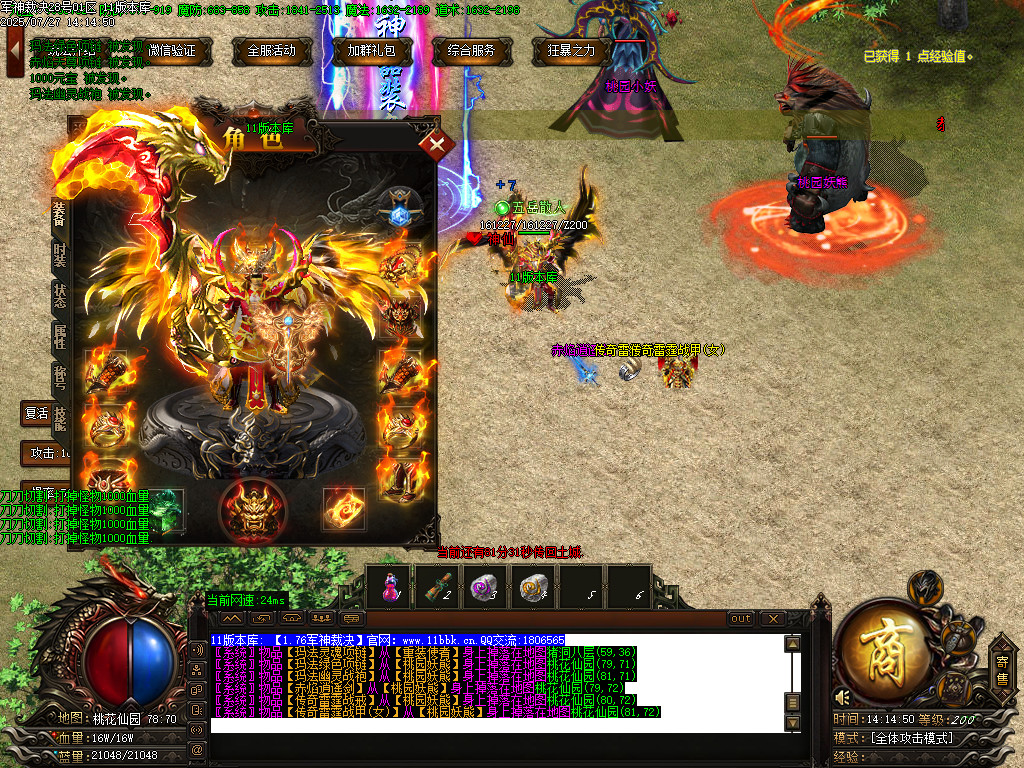Switch to the 状态 status tab
The width and height of the screenshot is (1024, 768).
click(60, 295)
